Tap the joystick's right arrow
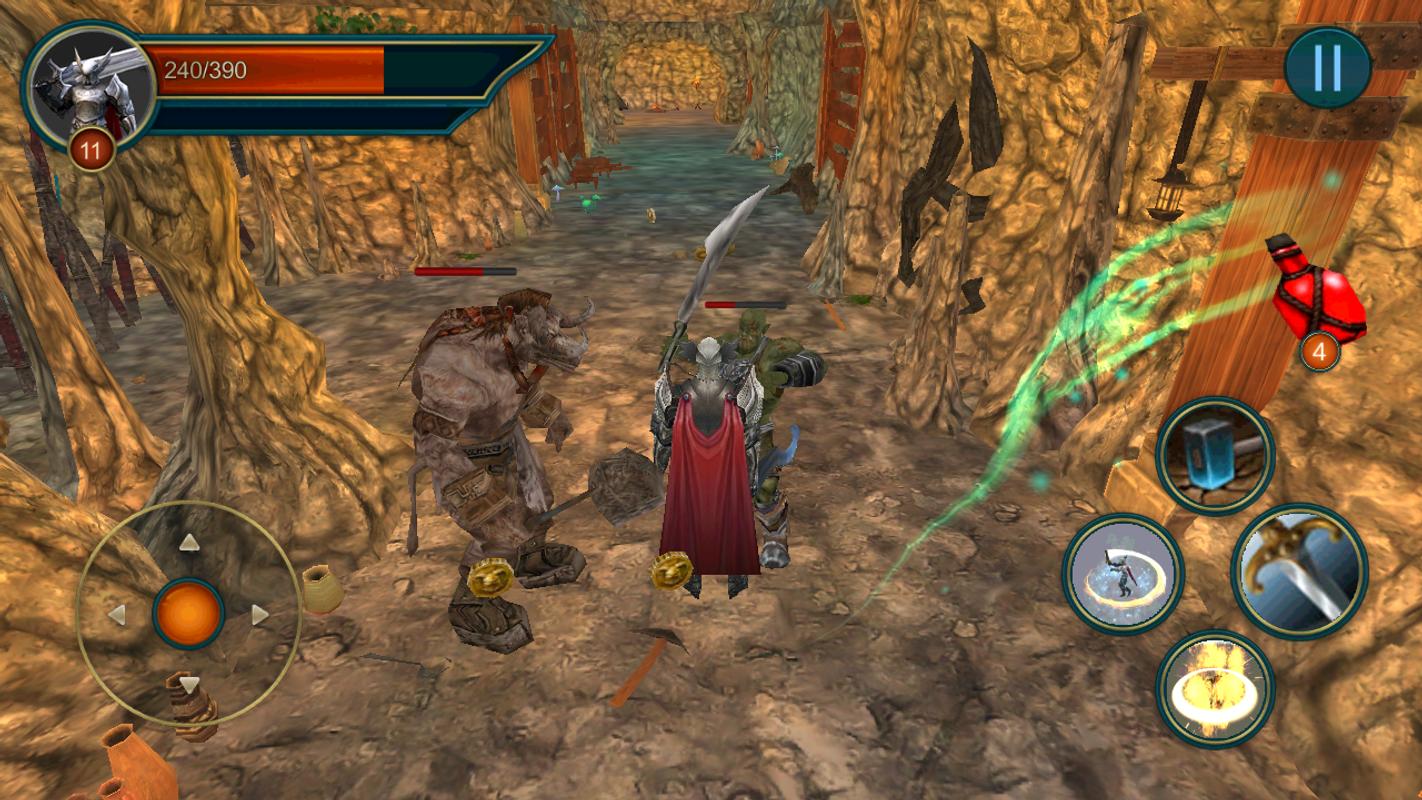This screenshot has width=1422, height=800. pos(260,615)
